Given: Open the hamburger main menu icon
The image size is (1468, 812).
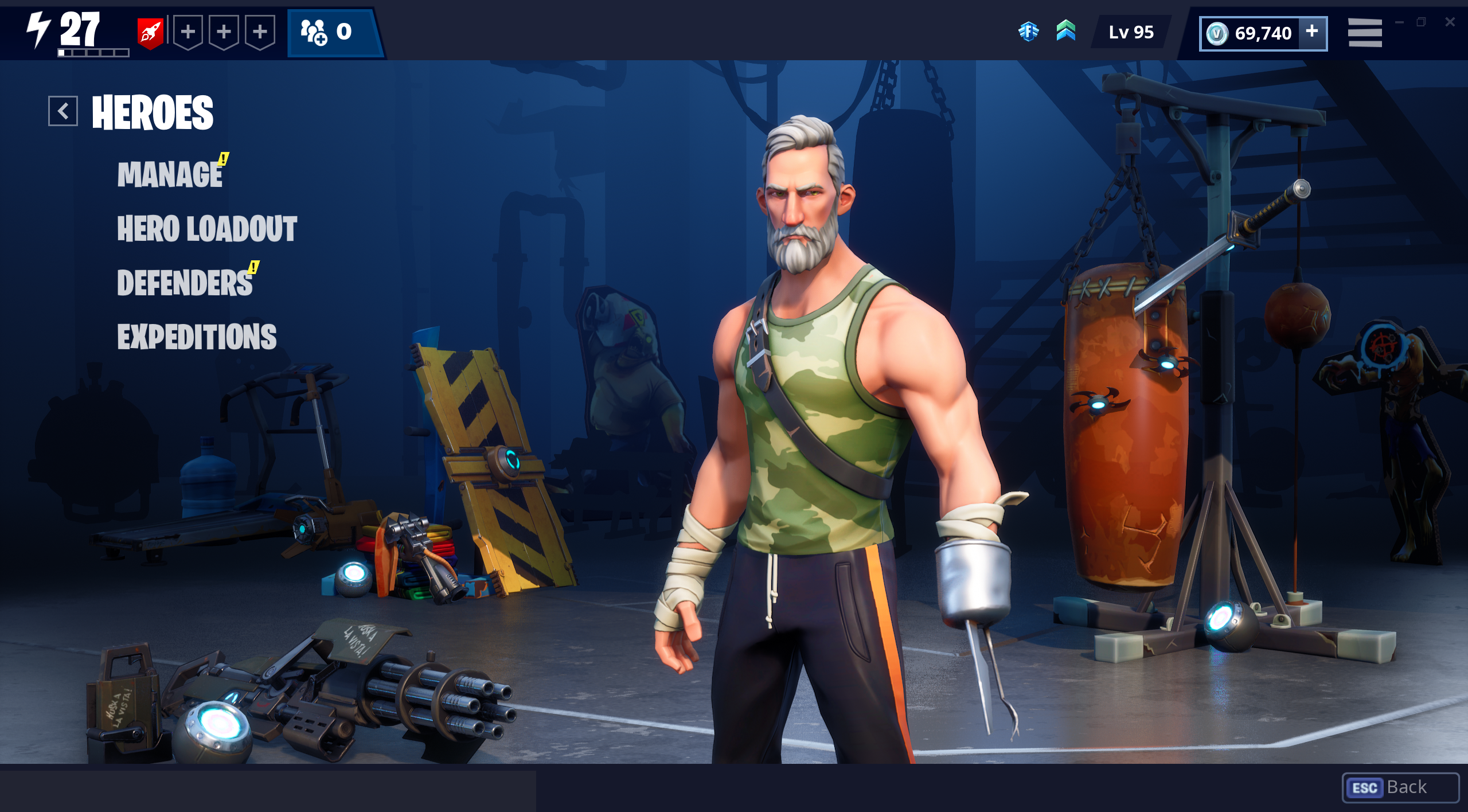Looking at the screenshot, I should tap(1364, 33).
